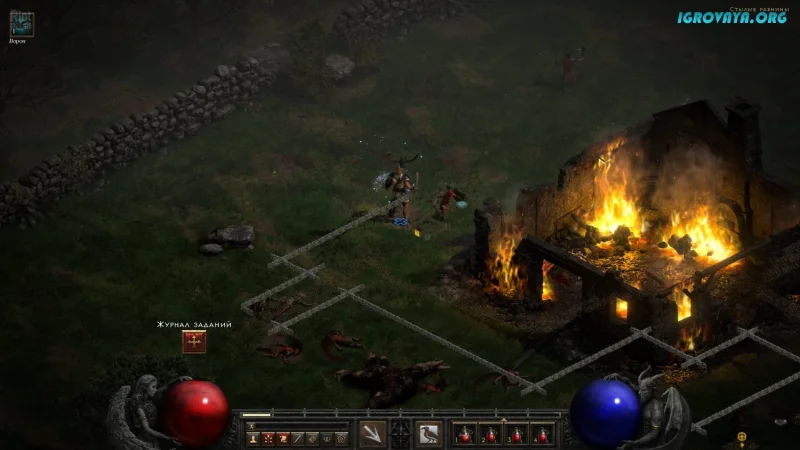Activate the multiple arrows left skill
This screenshot has height=450, width=800.
pos(373,434)
